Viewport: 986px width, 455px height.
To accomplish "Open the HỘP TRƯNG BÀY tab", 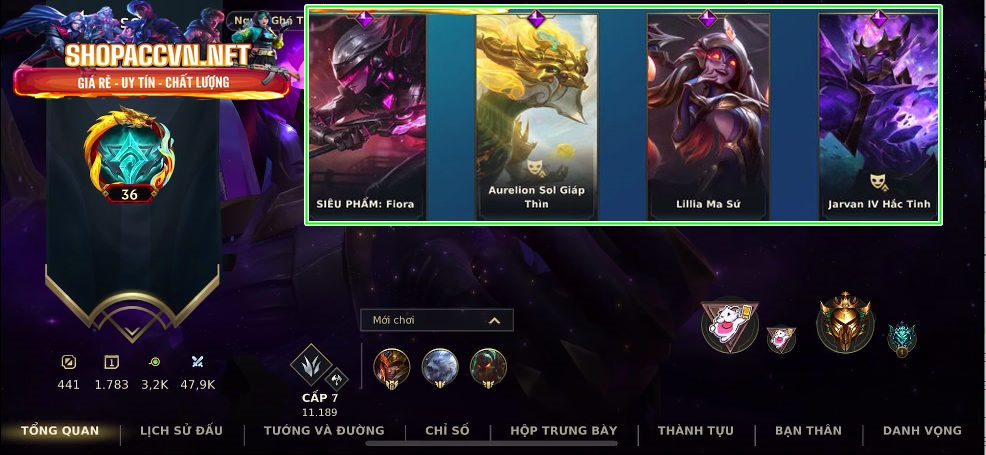I will [563, 431].
